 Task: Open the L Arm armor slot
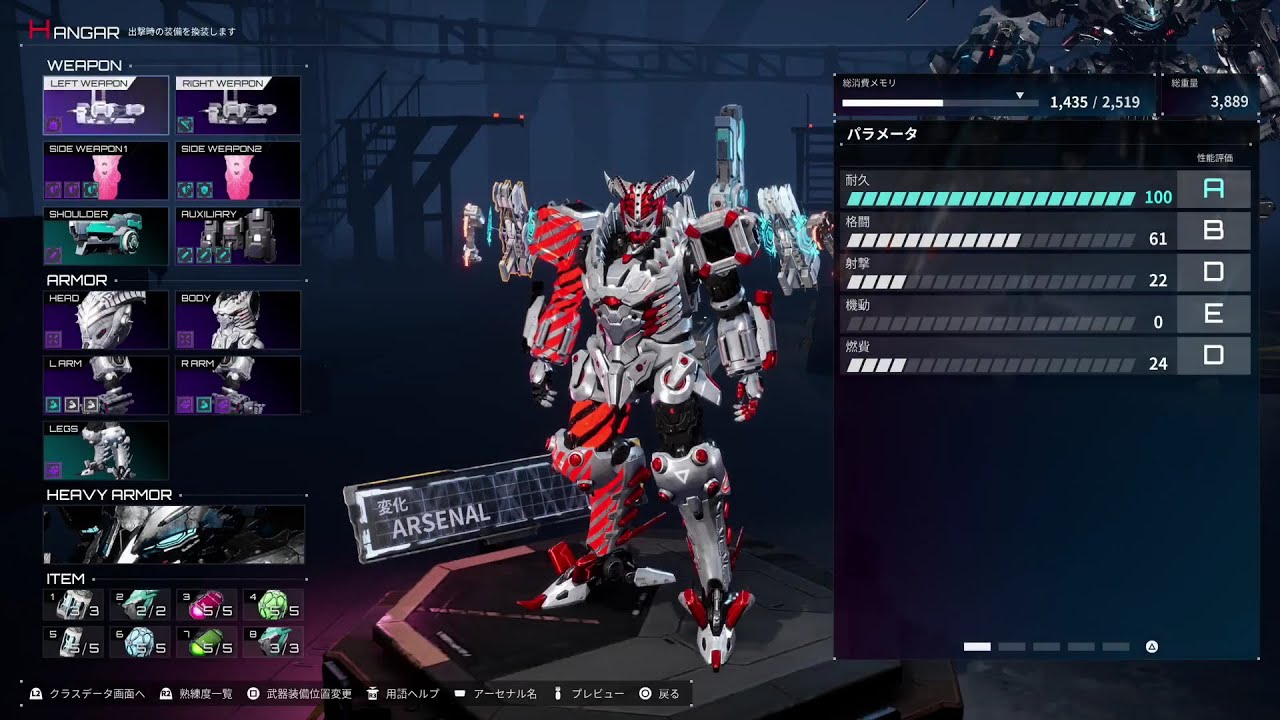point(106,385)
